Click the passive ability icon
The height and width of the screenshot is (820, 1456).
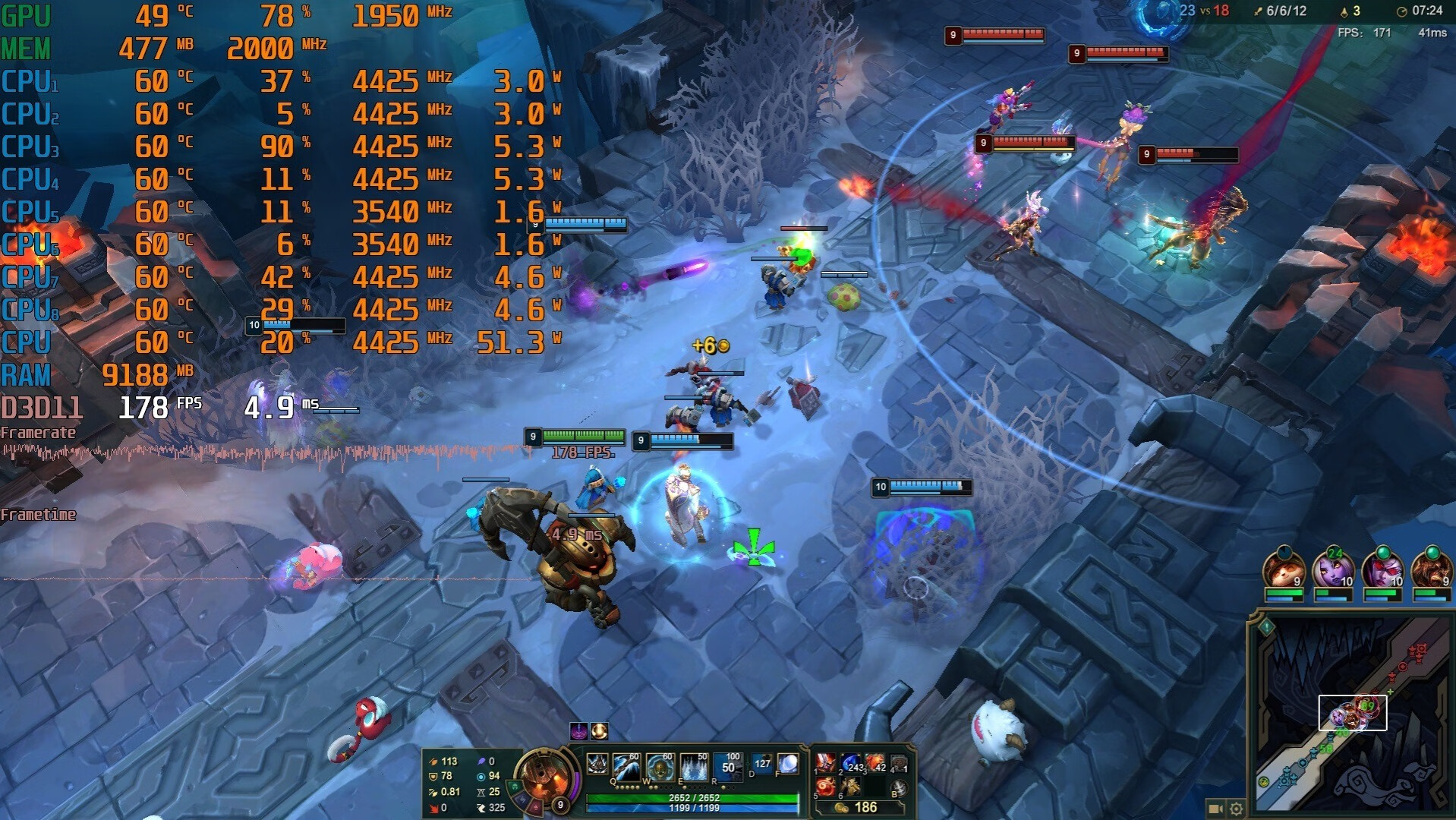(x=597, y=764)
